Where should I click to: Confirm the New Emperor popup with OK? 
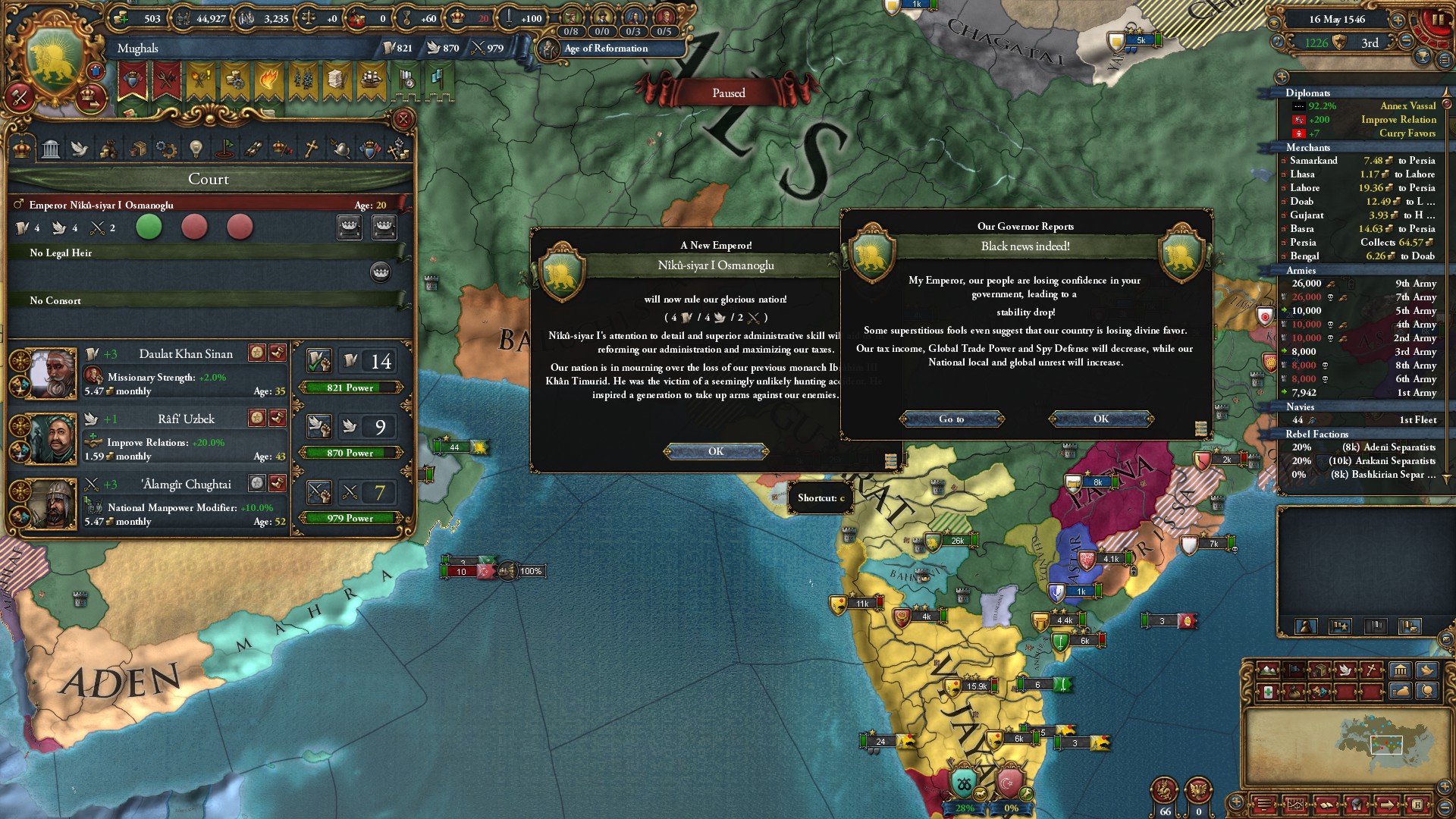click(716, 452)
